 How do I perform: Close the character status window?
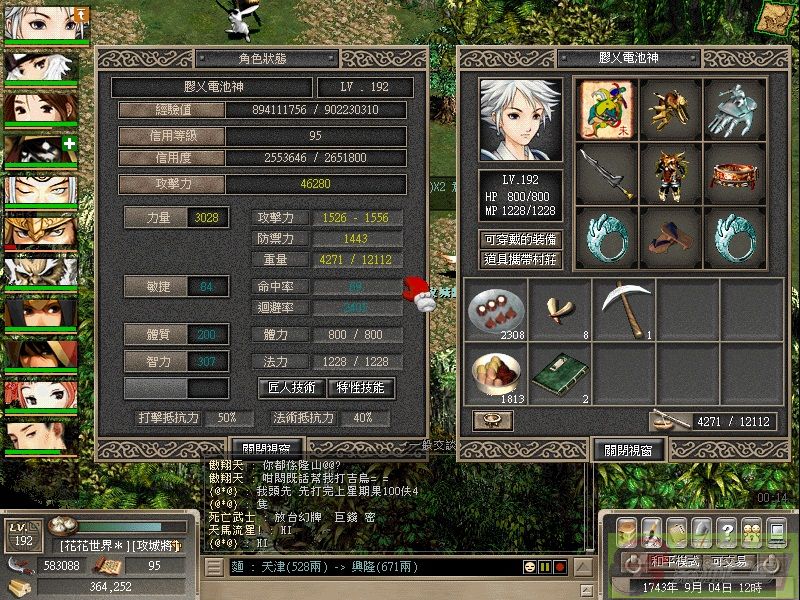point(266,450)
